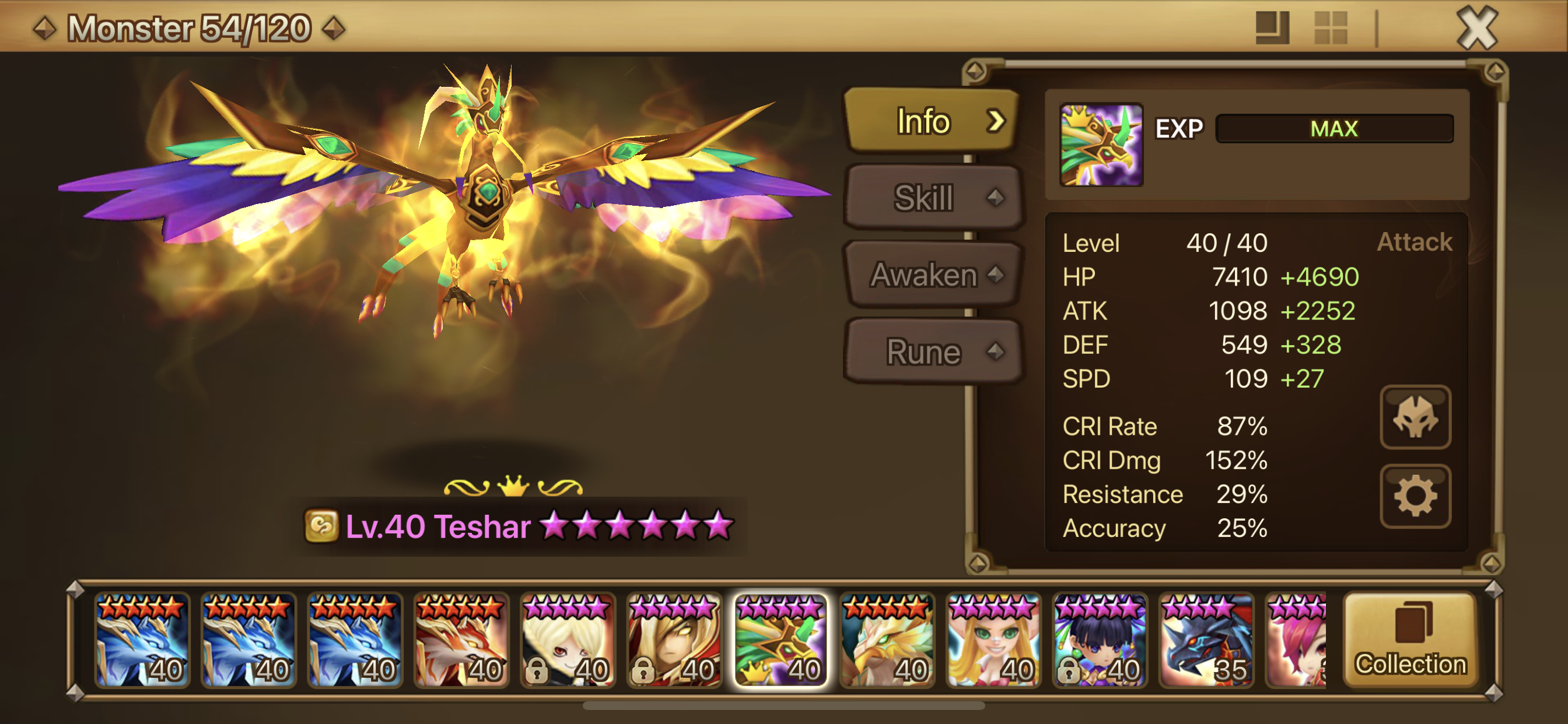Viewport: 1568px width, 724px height.
Task: Select the locked brown-haired monster in red
Action: point(674,640)
